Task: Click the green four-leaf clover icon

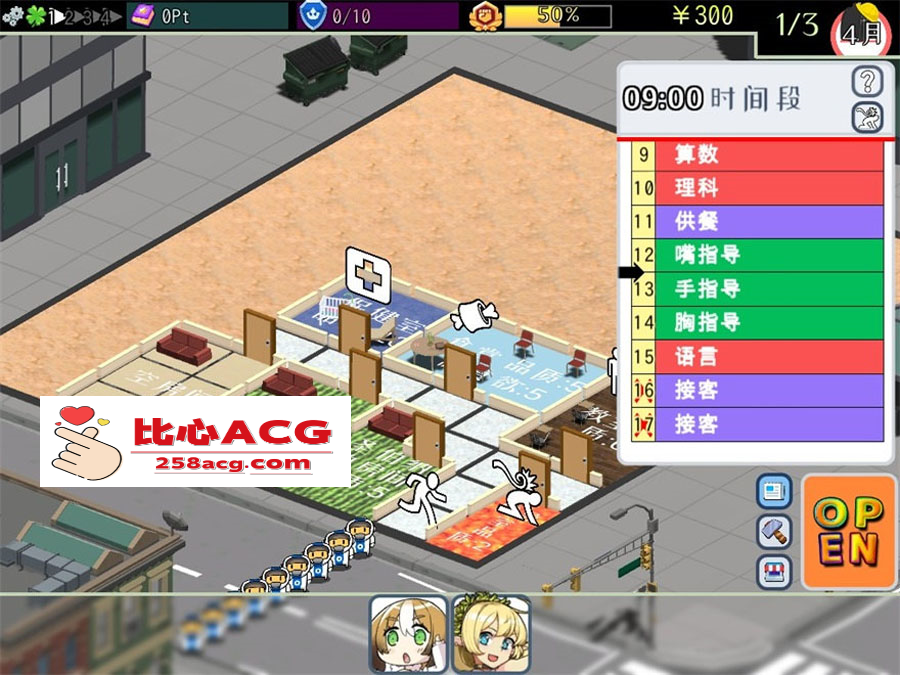Action: (35, 16)
